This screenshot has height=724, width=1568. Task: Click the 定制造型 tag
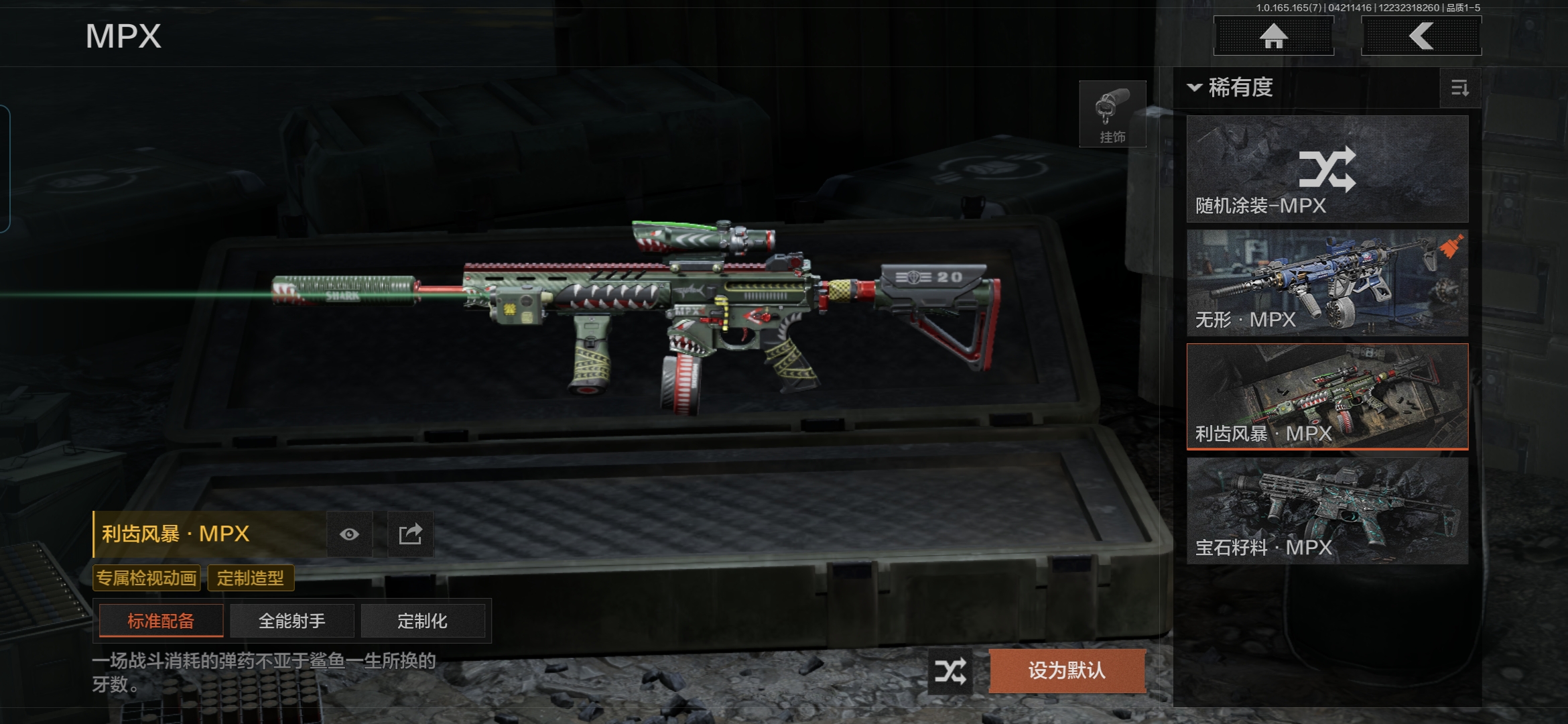(251, 578)
